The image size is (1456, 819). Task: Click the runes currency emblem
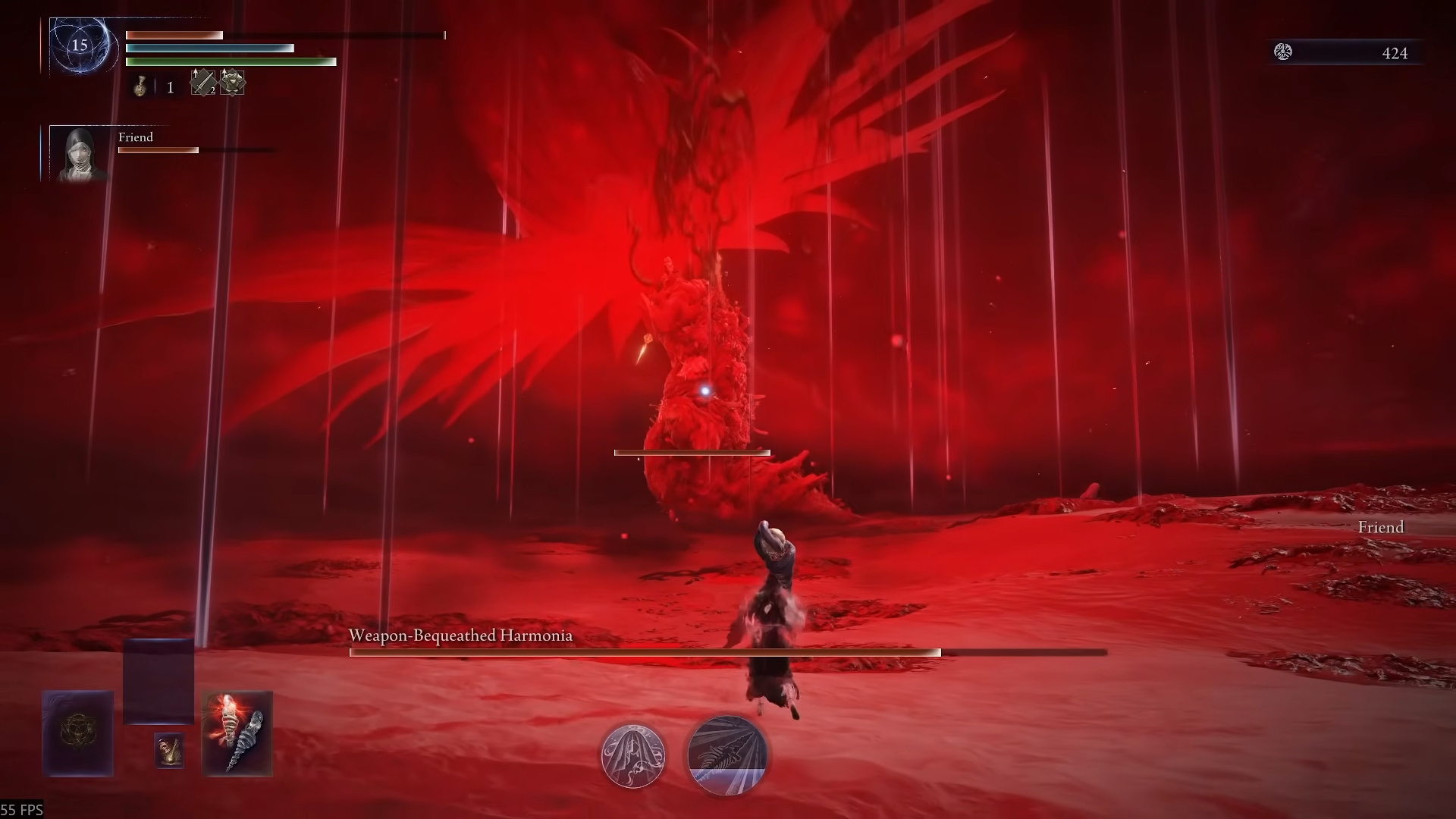(x=1283, y=52)
